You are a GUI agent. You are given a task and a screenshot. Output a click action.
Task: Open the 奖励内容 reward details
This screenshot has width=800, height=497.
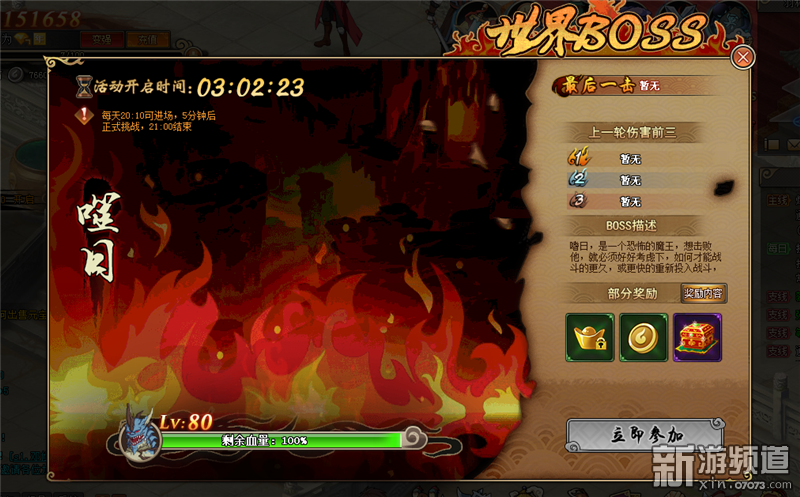click(x=705, y=293)
